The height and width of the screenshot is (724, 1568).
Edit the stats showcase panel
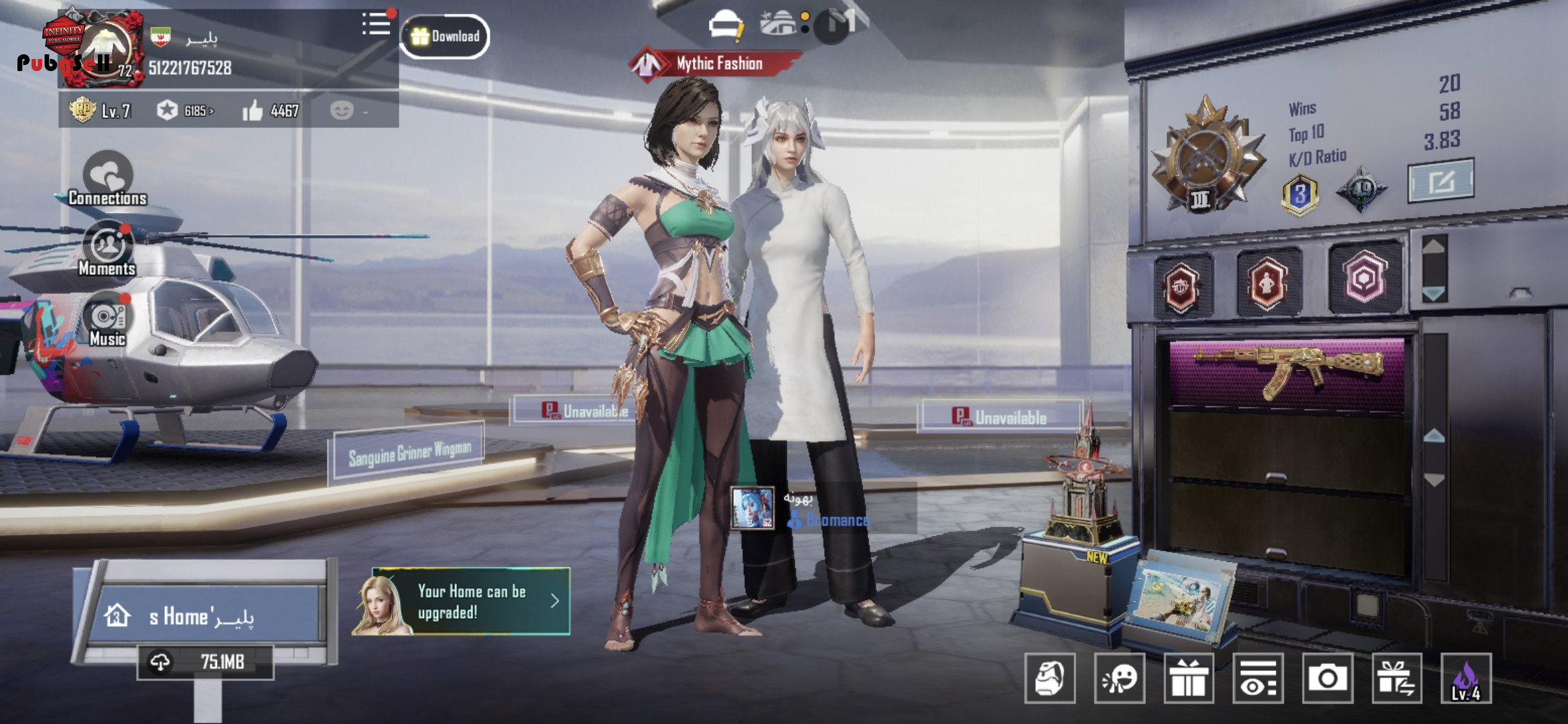coord(1441,180)
